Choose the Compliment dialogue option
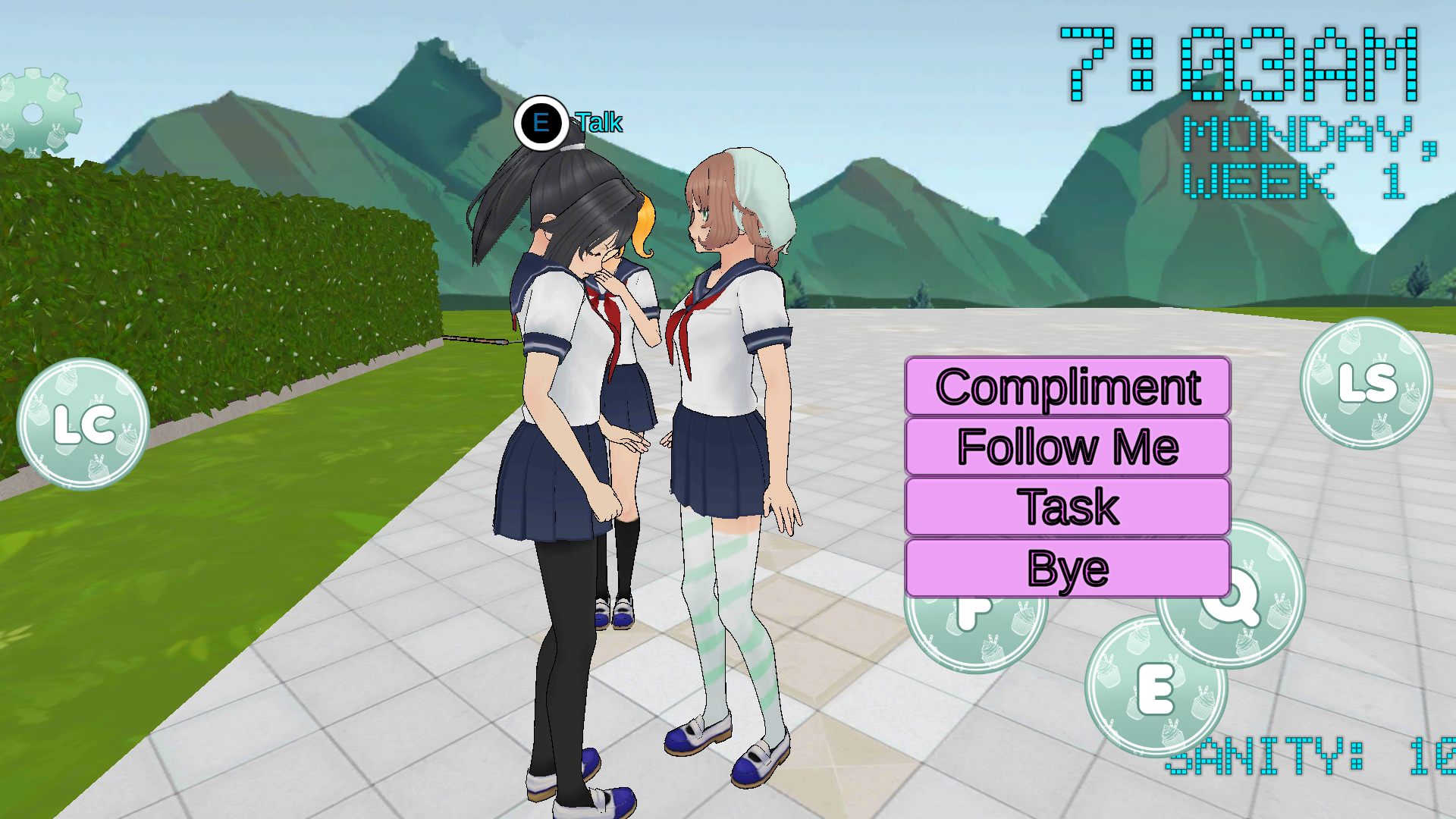This screenshot has width=1456, height=819. (x=1067, y=387)
